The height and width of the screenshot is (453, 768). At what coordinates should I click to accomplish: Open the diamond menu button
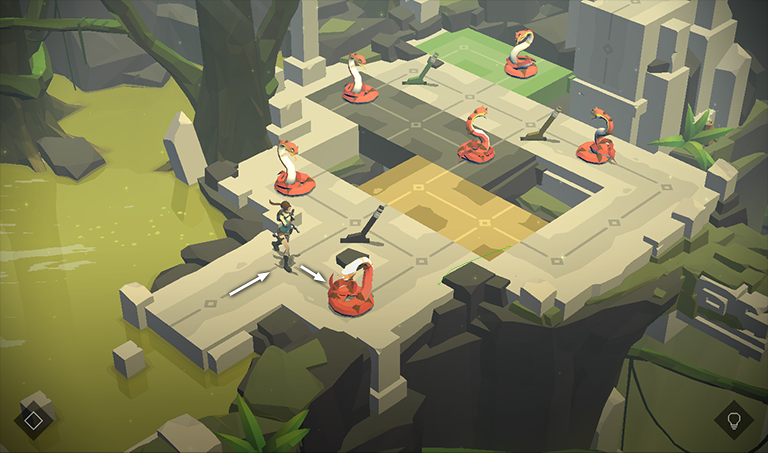(x=33, y=420)
